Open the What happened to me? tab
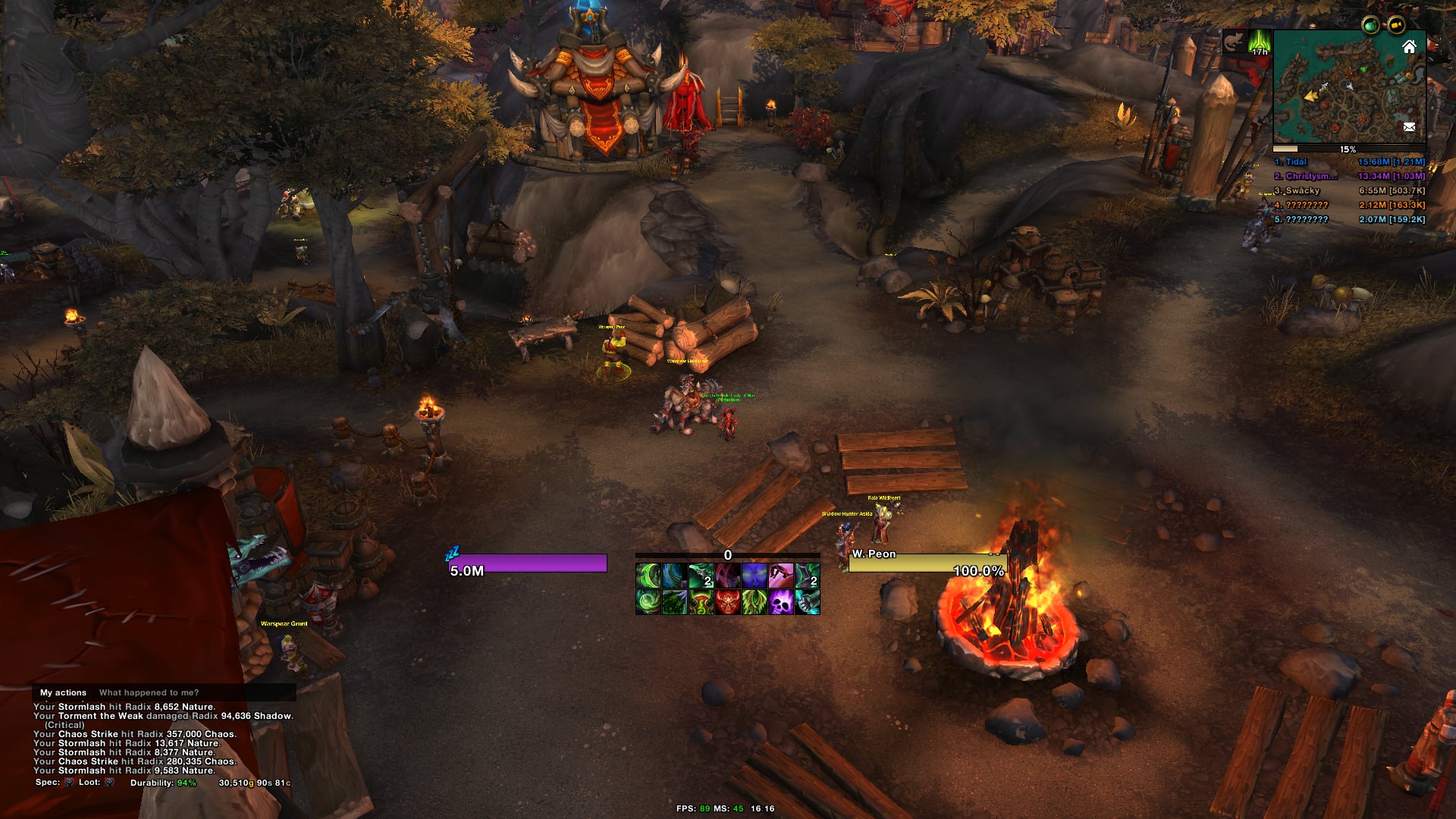The image size is (1456, 819). 149,692
